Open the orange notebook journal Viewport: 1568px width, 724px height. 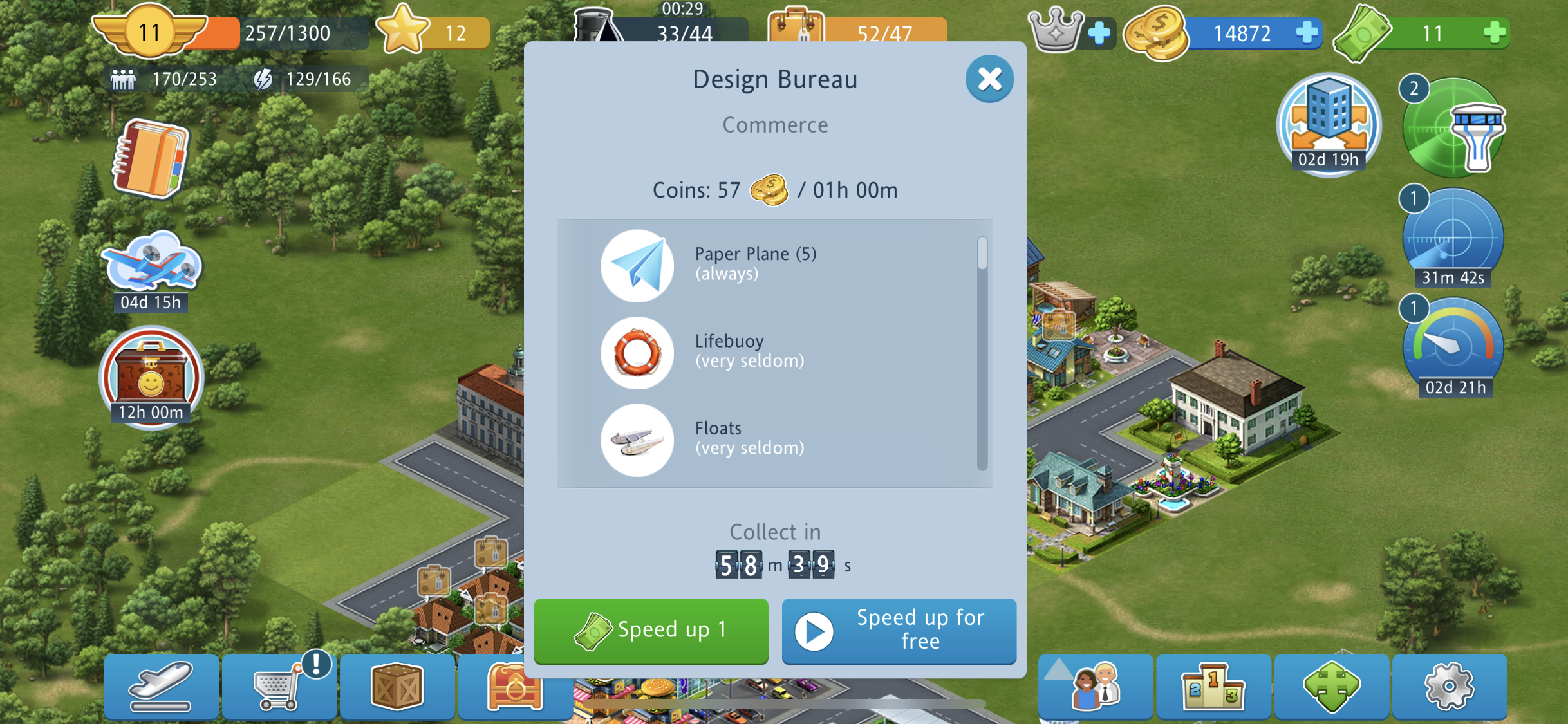[151, 158]
